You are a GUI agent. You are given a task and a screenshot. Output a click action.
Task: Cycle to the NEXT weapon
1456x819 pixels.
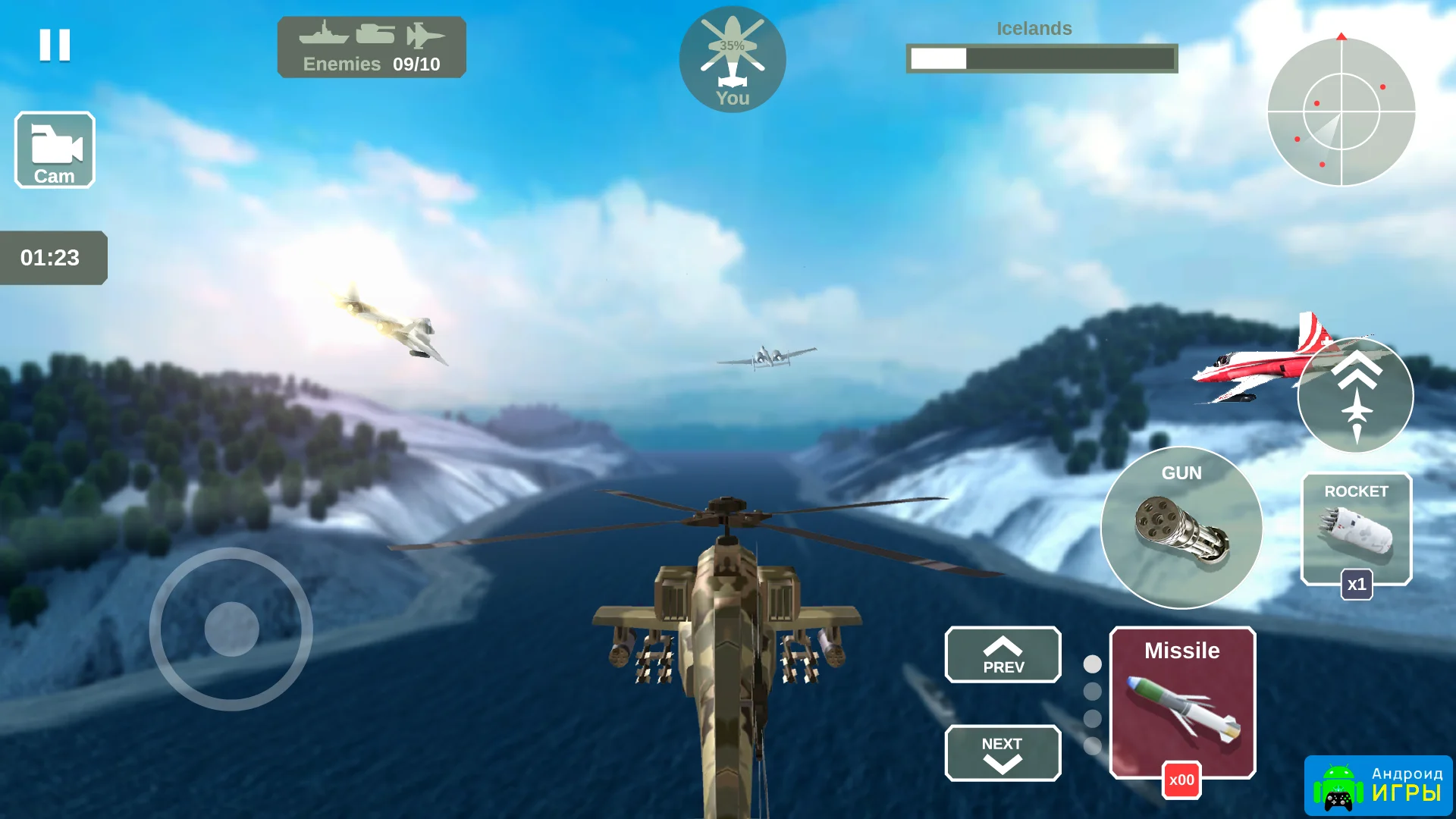coord(1003,753)
